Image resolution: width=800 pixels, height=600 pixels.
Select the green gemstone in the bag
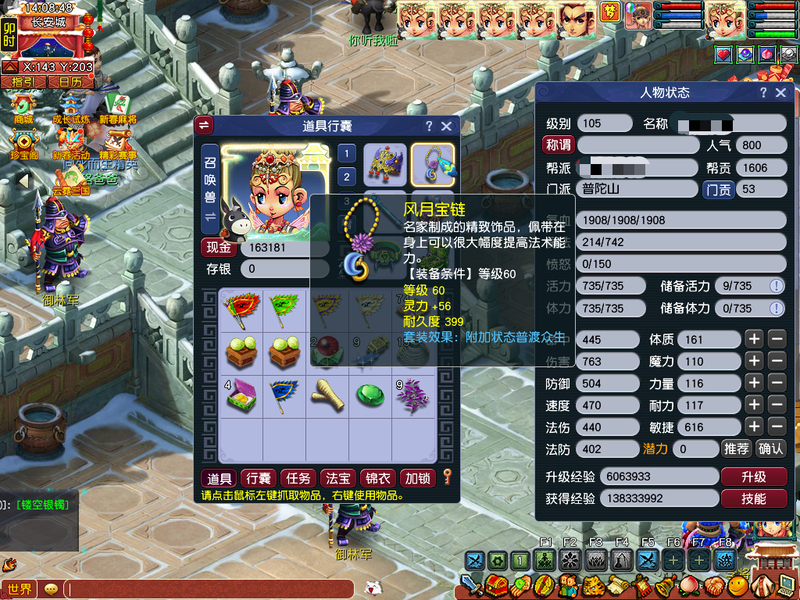pyautogui.click(x=369, y=396)
